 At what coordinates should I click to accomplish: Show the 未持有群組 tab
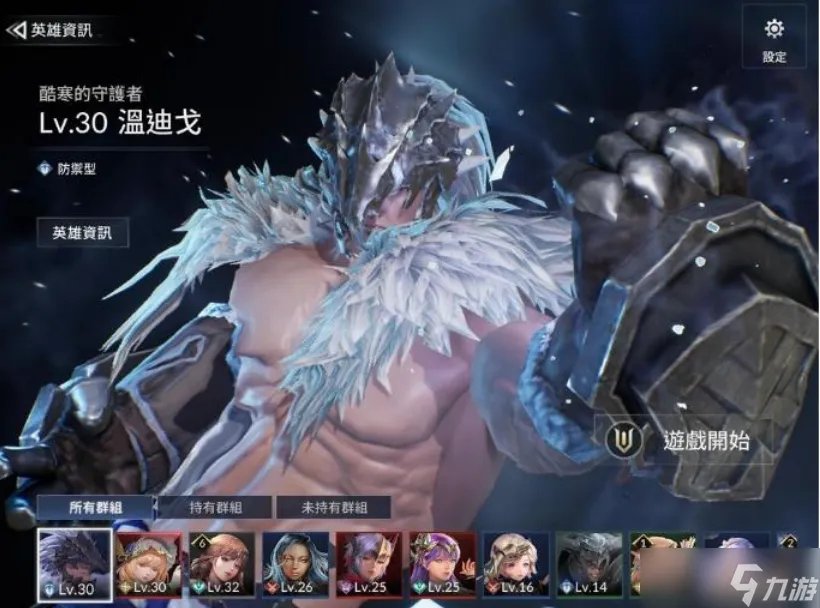click(x=334, y=508)
